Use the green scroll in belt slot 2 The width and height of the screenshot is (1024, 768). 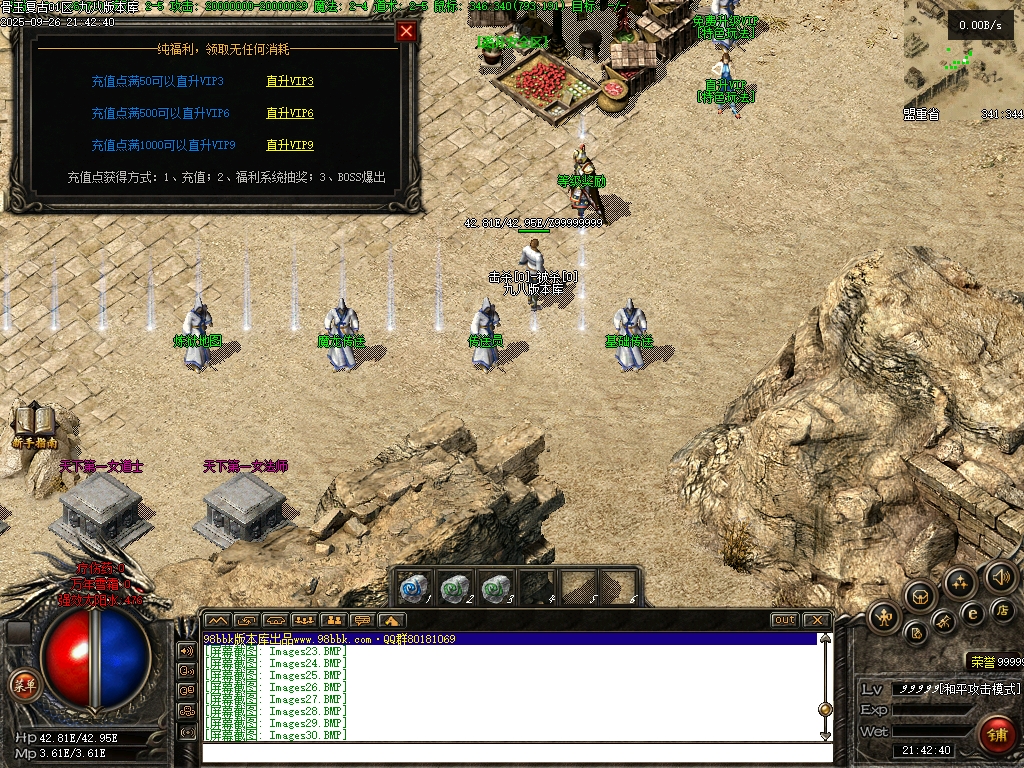pyautogui.click(x=456, y=587)
